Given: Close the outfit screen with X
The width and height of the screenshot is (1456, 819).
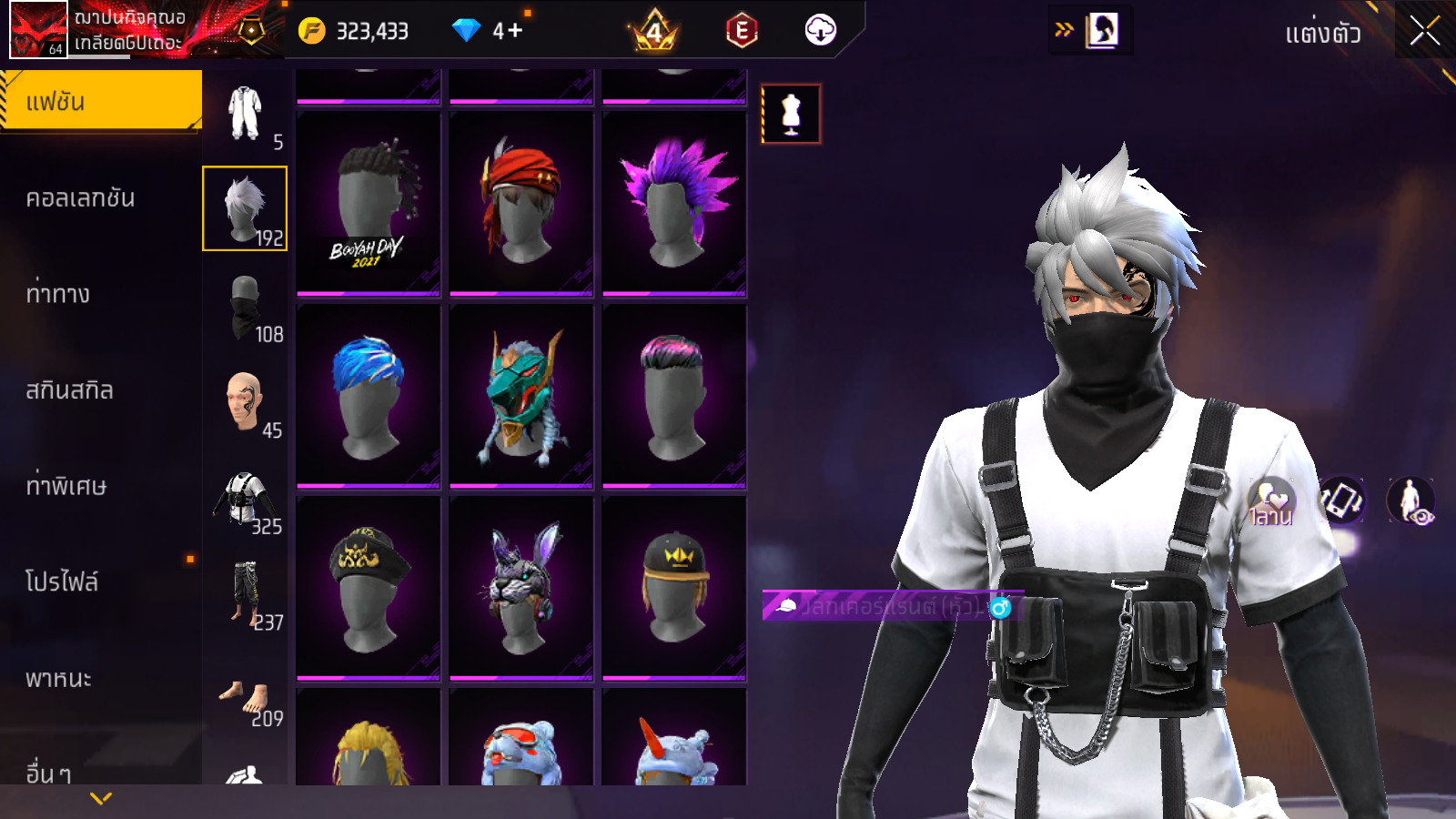Looking at the screenshot, I should 1424,31.
